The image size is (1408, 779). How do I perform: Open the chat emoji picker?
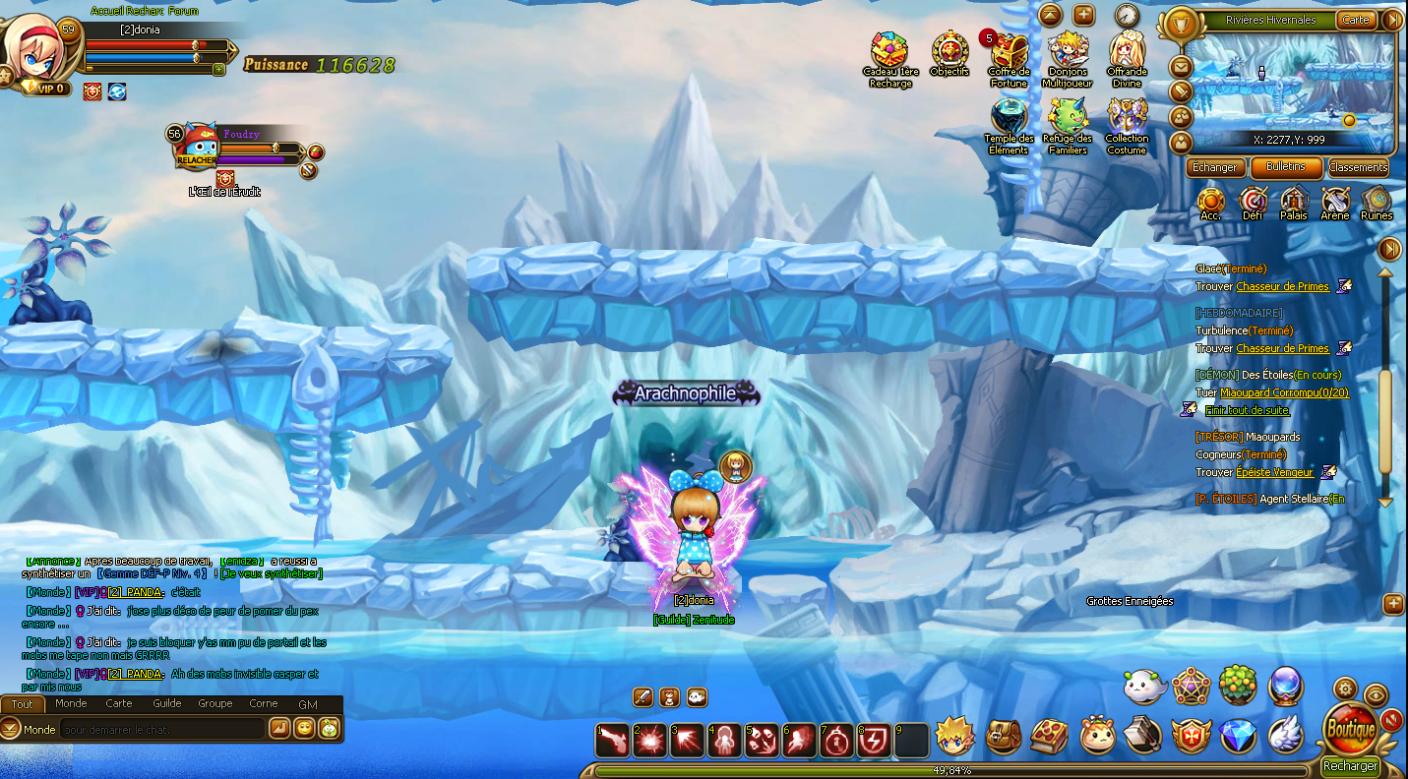pos(303,729)
